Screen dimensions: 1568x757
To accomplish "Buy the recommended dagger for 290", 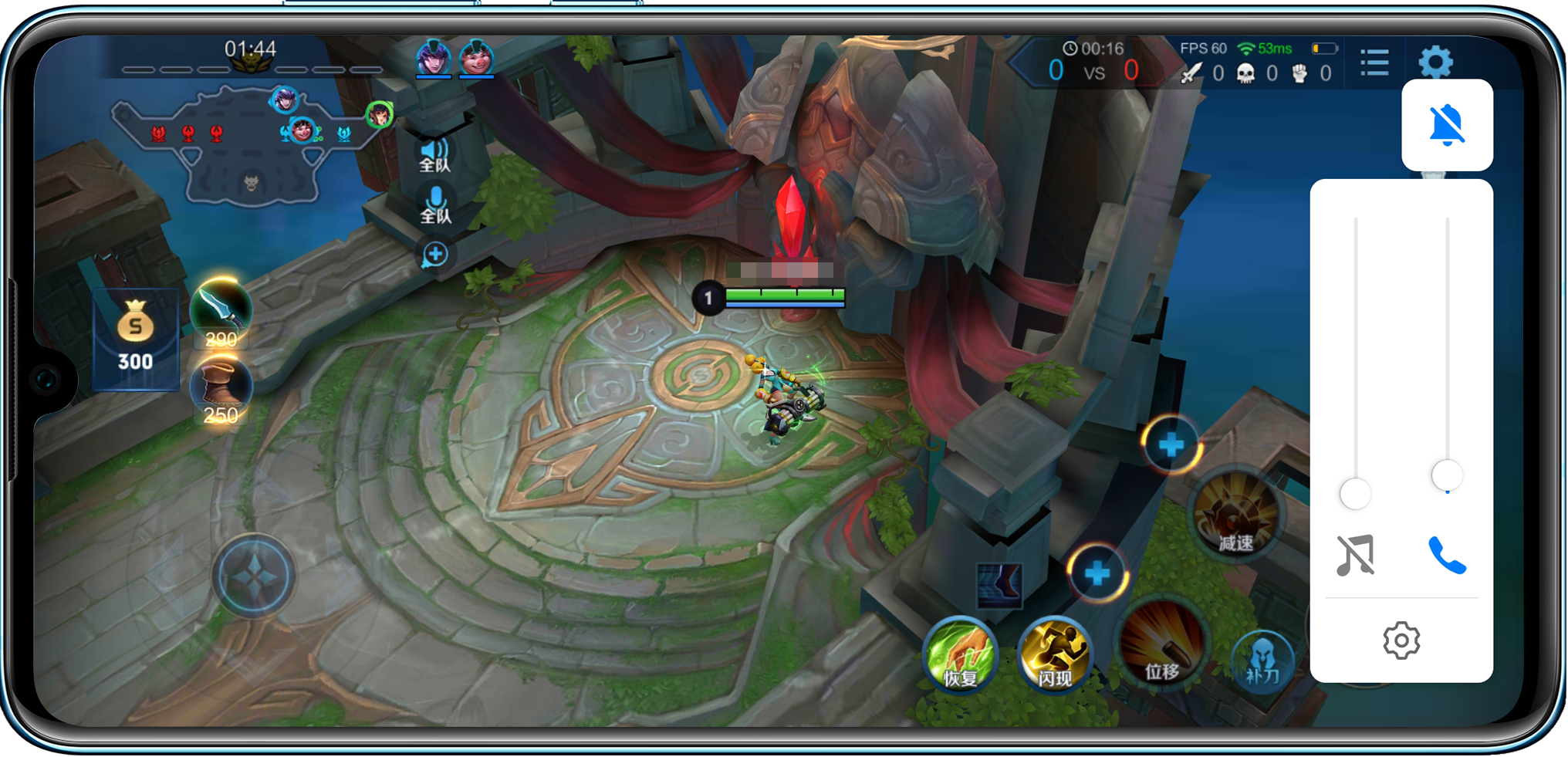I will (221, 313).
